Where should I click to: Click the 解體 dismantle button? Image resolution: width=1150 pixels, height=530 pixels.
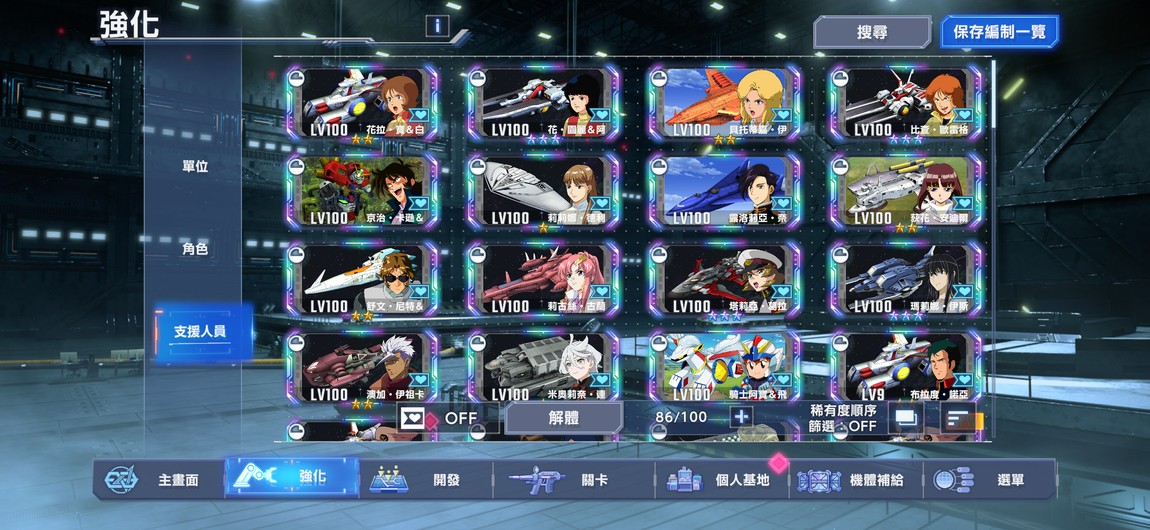(x=564, y=418)
